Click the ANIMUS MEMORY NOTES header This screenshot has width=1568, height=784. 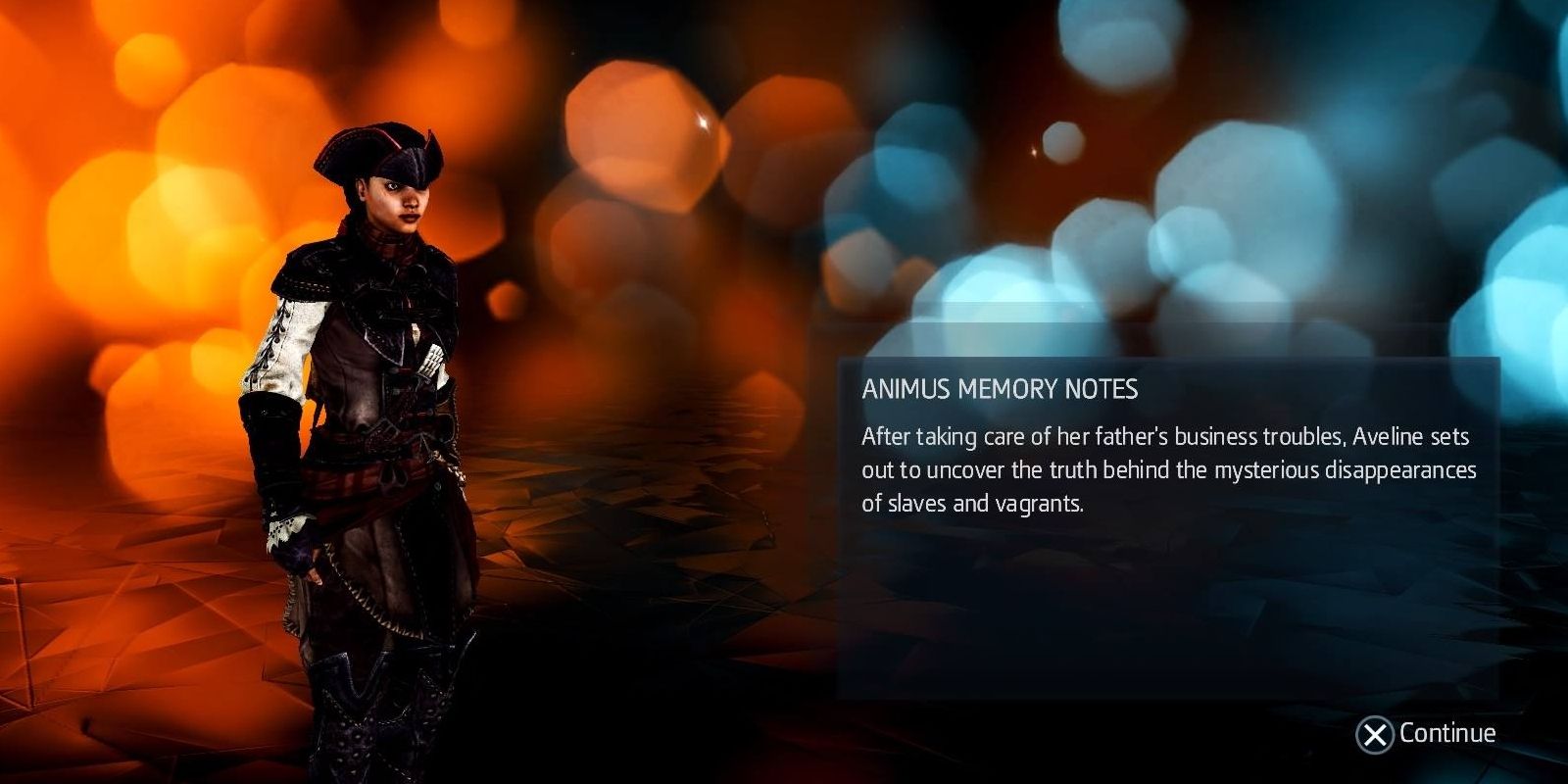1000,388
